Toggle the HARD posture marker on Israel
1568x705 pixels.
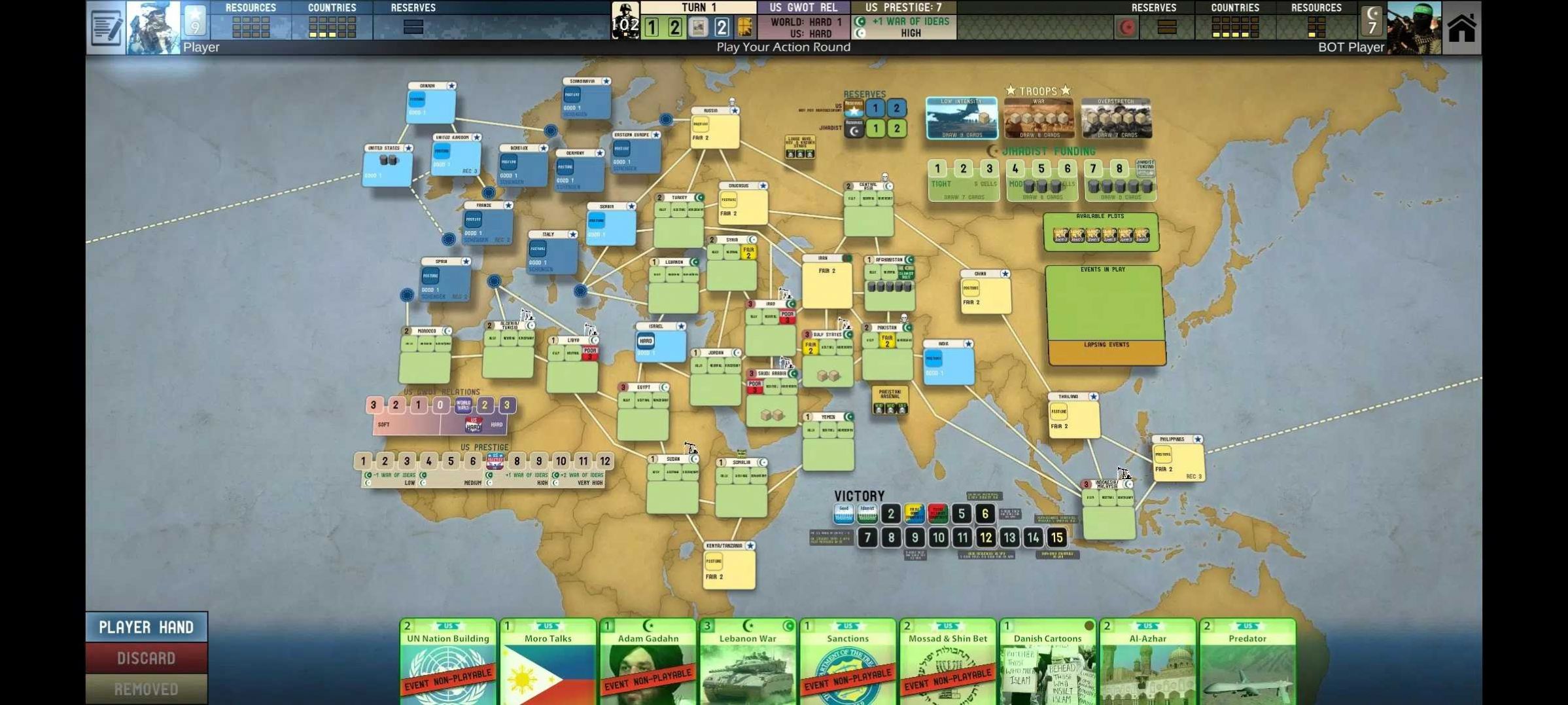[646, 340]
